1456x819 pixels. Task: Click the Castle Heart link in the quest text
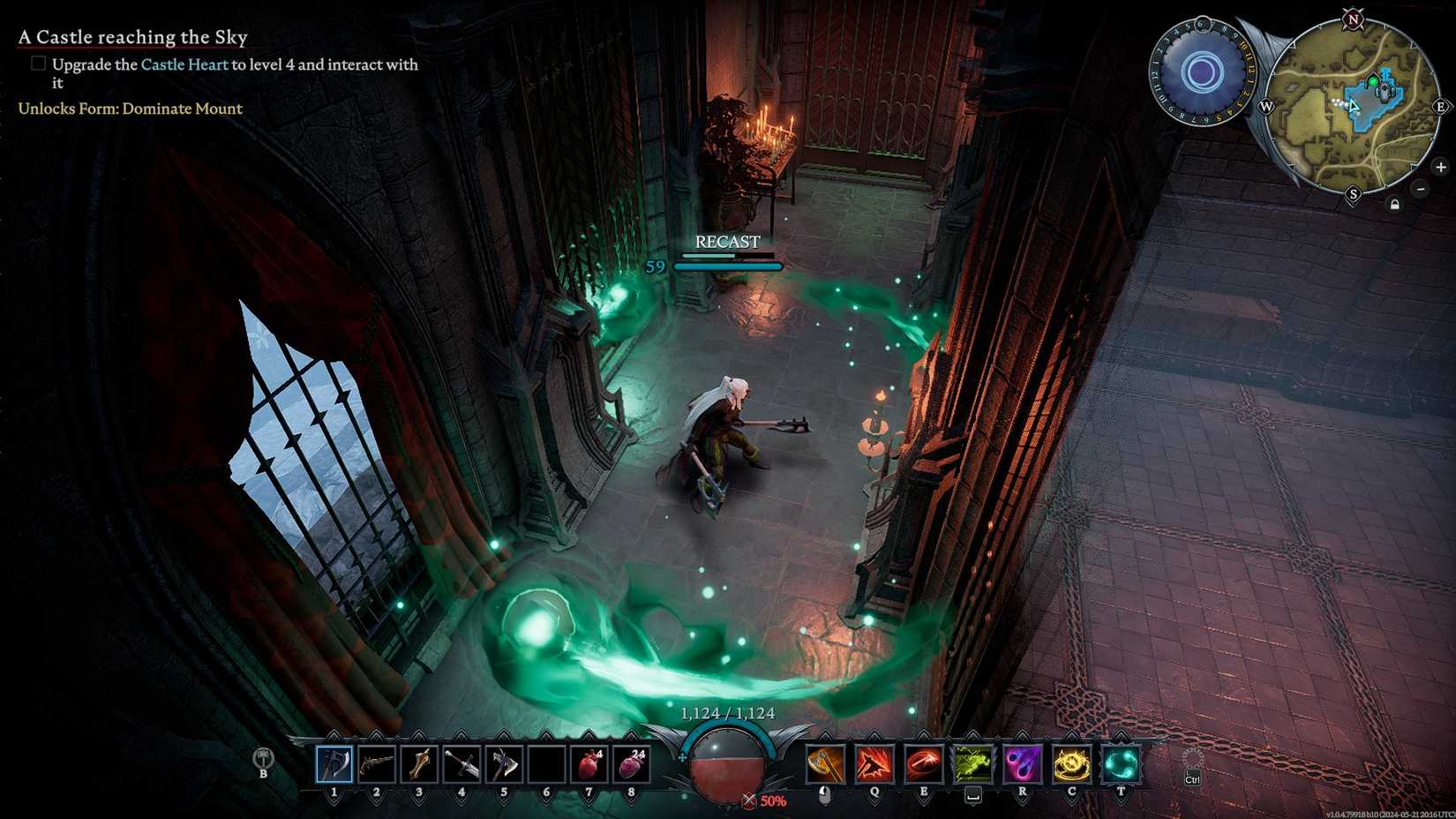(185, 64)
